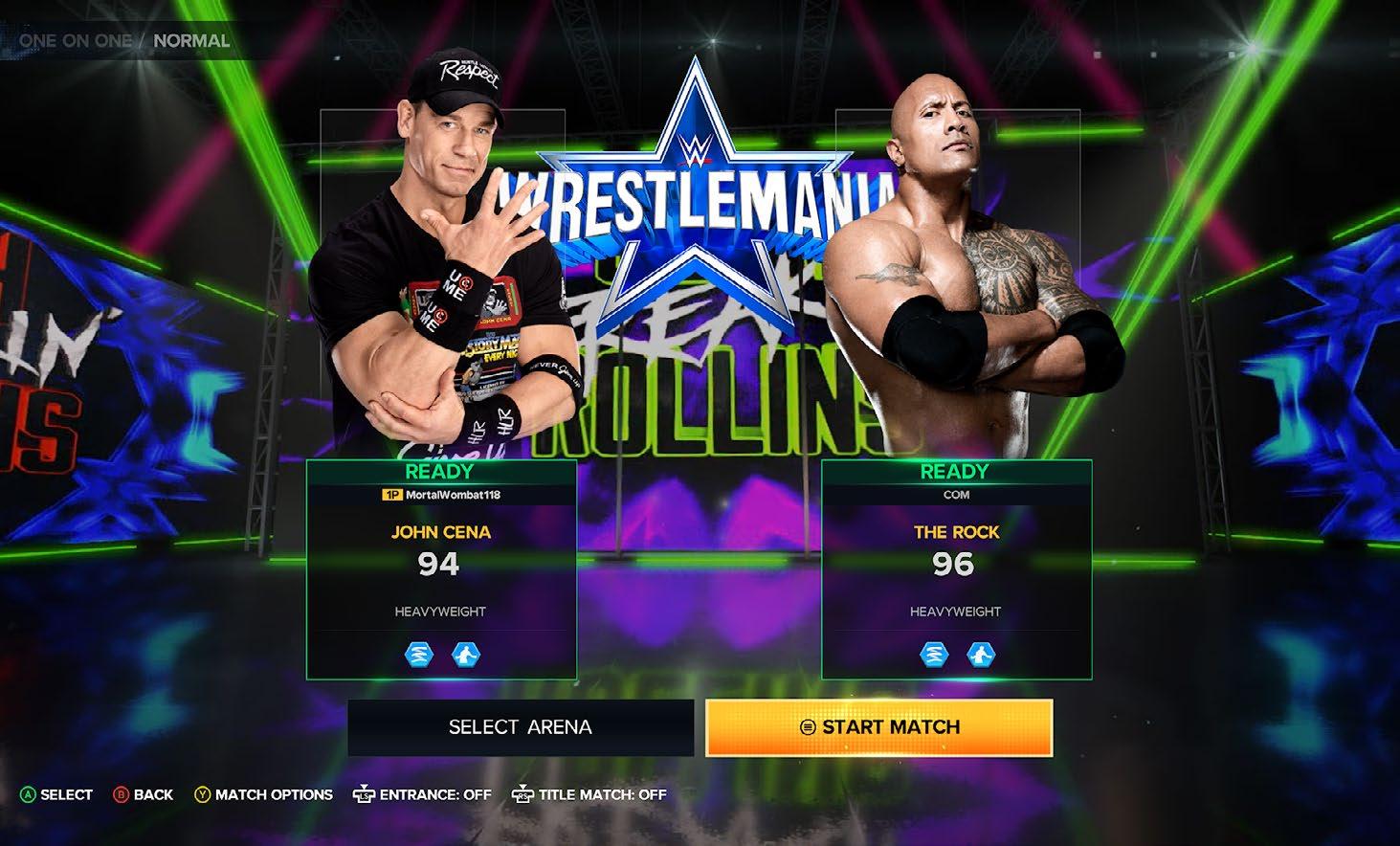Open the Select Arena menu
Viewport: 1400px width, 846px height.
point(521,727)
